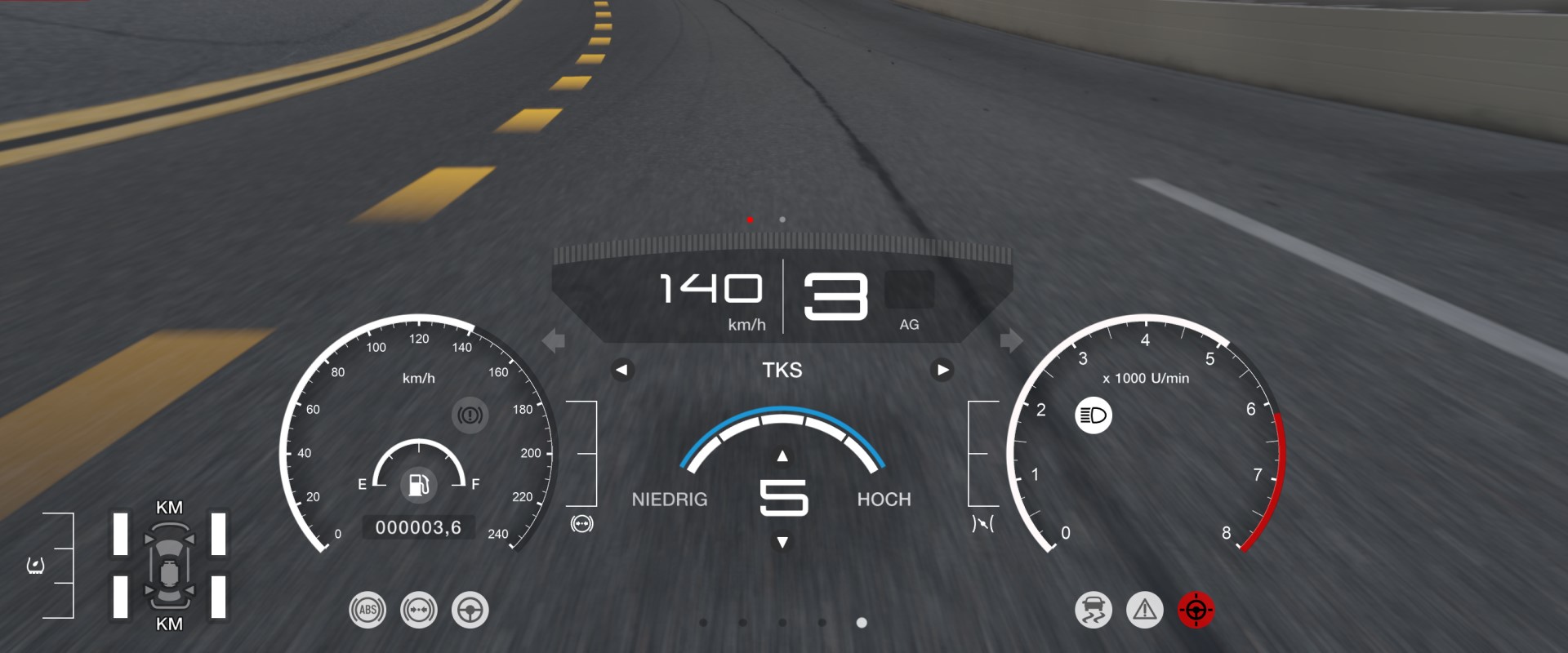This screenshot has height=653, width=1568.
Task: Click the red crosshair target icon
Action: (1196, 610)
